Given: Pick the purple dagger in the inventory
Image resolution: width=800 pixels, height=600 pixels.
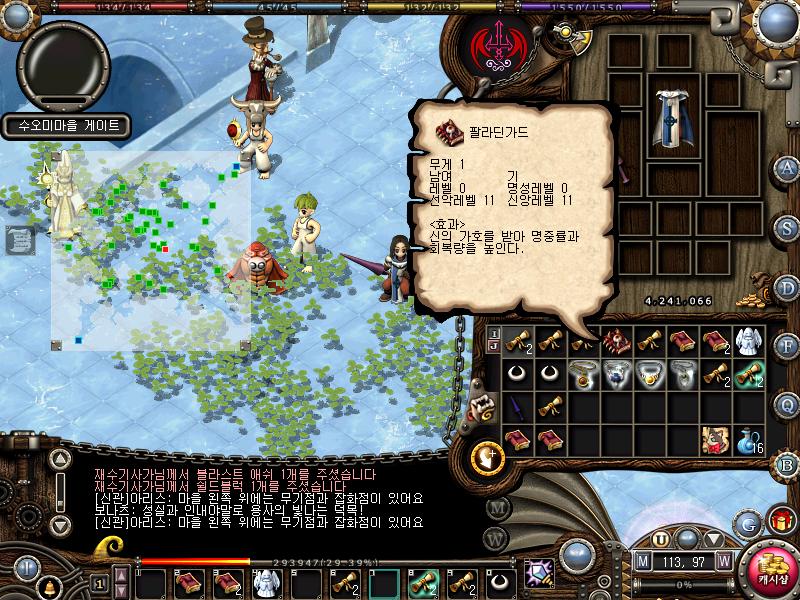Looking at the screenshot, I should click(516, 405).
